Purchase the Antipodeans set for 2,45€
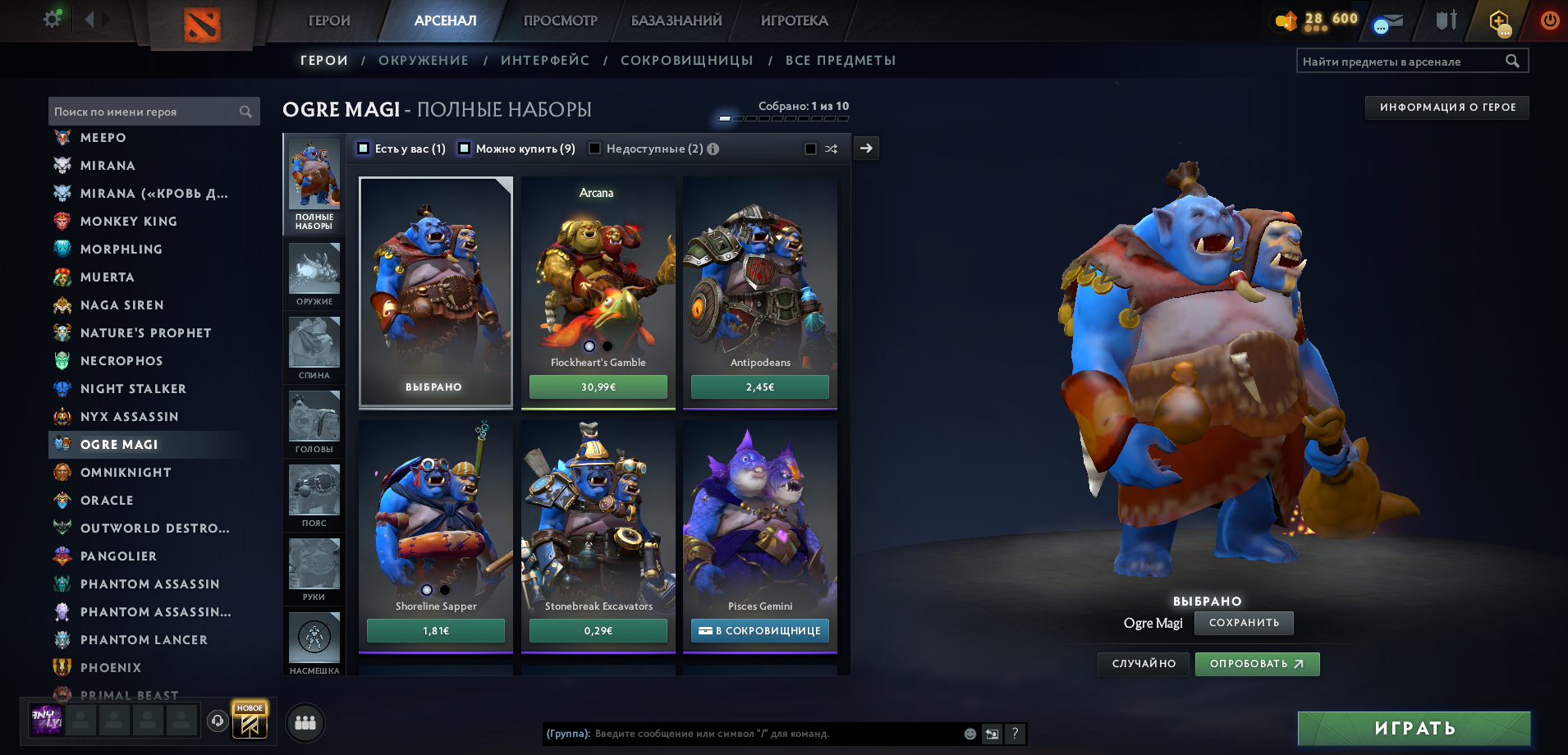1568x755 pixels. point(759,387)
